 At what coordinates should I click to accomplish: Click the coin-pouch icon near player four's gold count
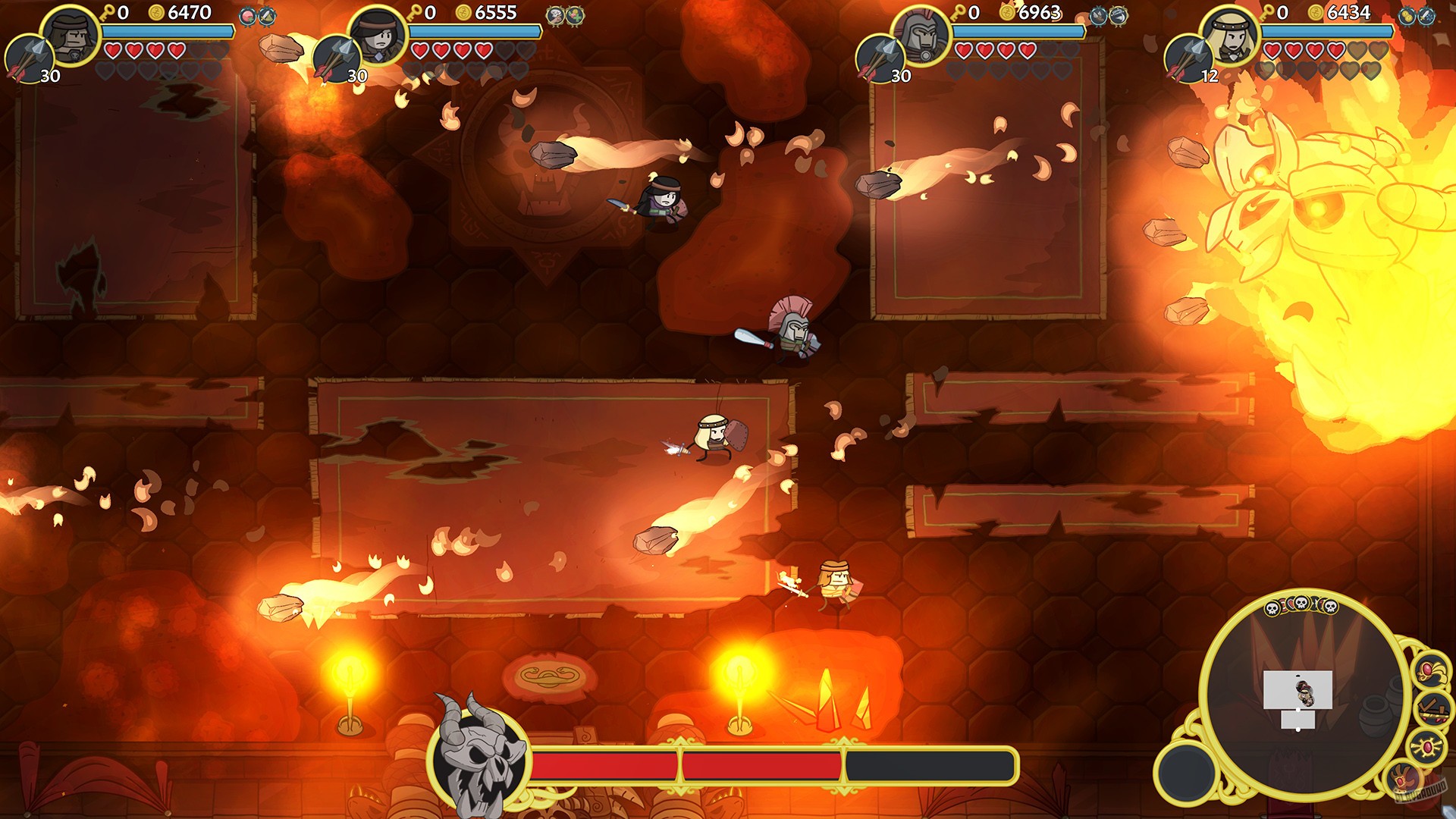1407,15
